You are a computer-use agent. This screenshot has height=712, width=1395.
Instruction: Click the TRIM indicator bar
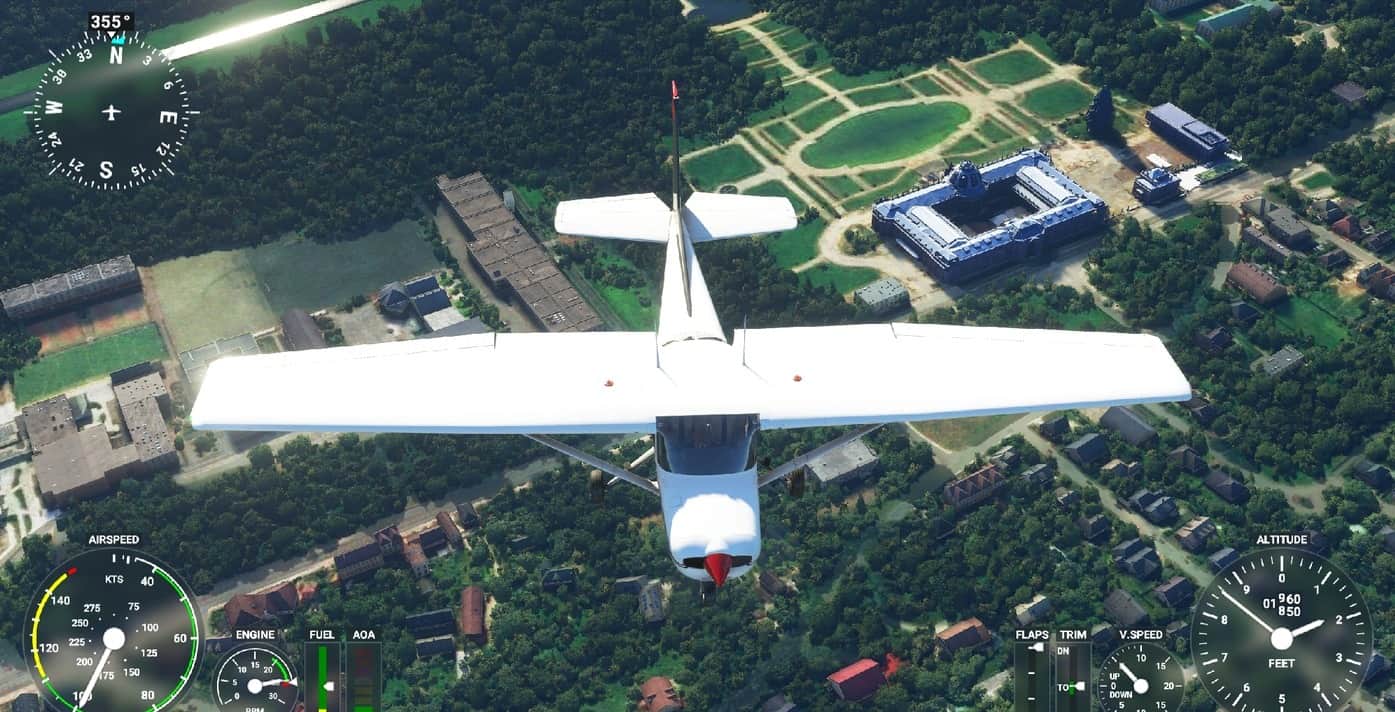point(1072,677)
